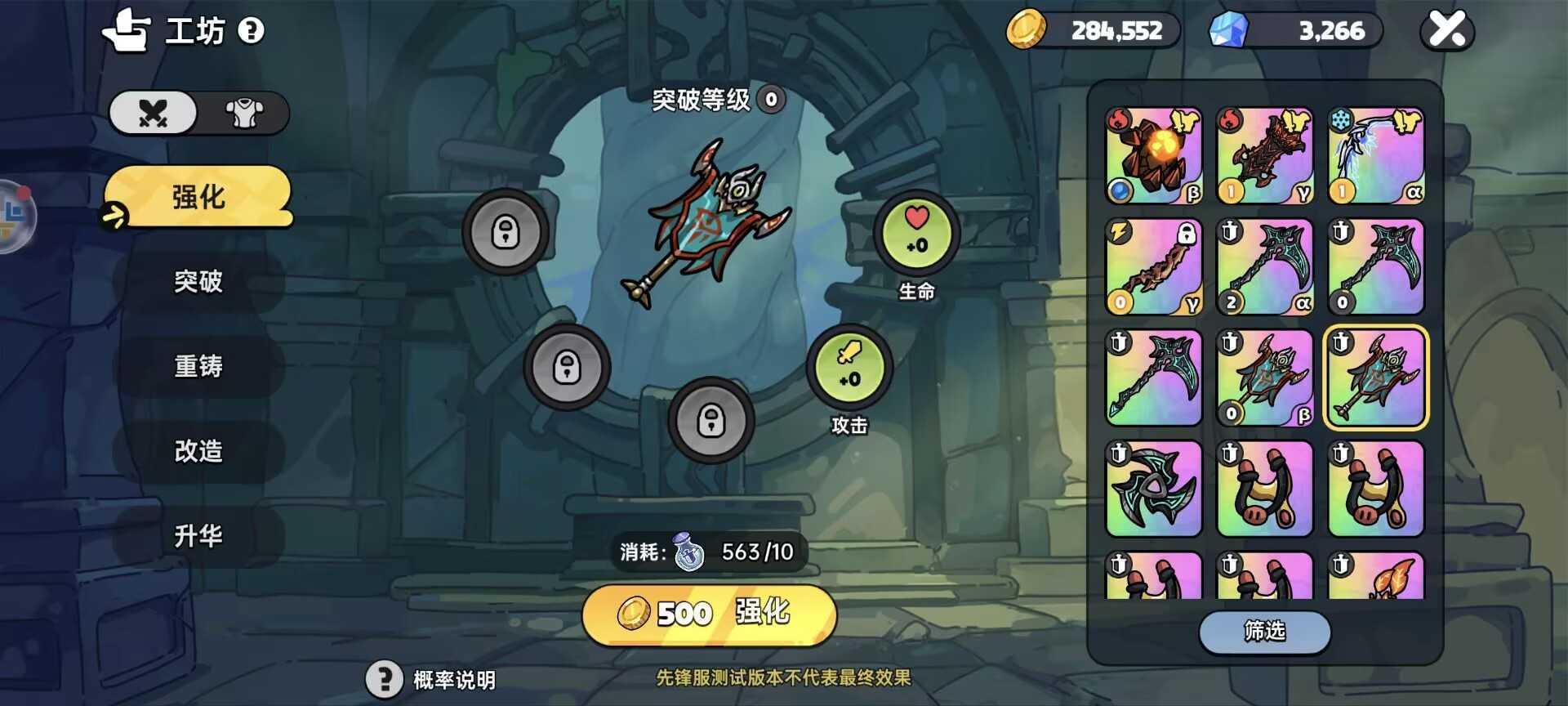
Task: Click the gold coin balance display
Action: [x=1094, y=30]
